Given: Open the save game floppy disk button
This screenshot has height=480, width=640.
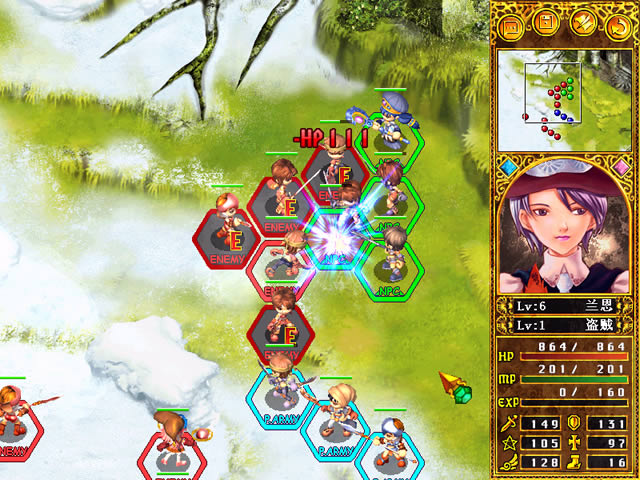Looking at the screenshot, I should pos(547,22).
